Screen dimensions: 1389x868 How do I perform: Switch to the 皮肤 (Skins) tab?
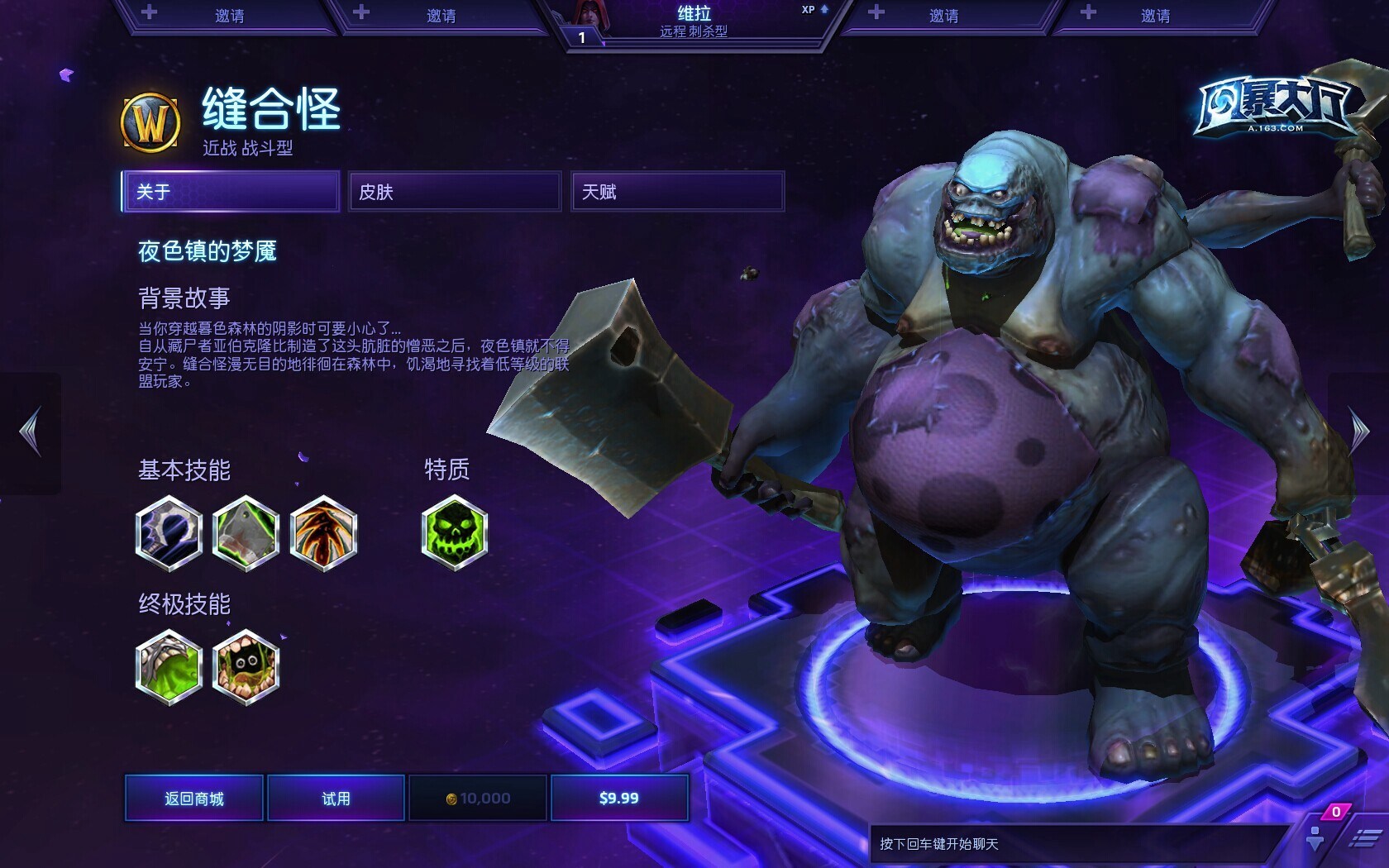(x=455, y=192)
